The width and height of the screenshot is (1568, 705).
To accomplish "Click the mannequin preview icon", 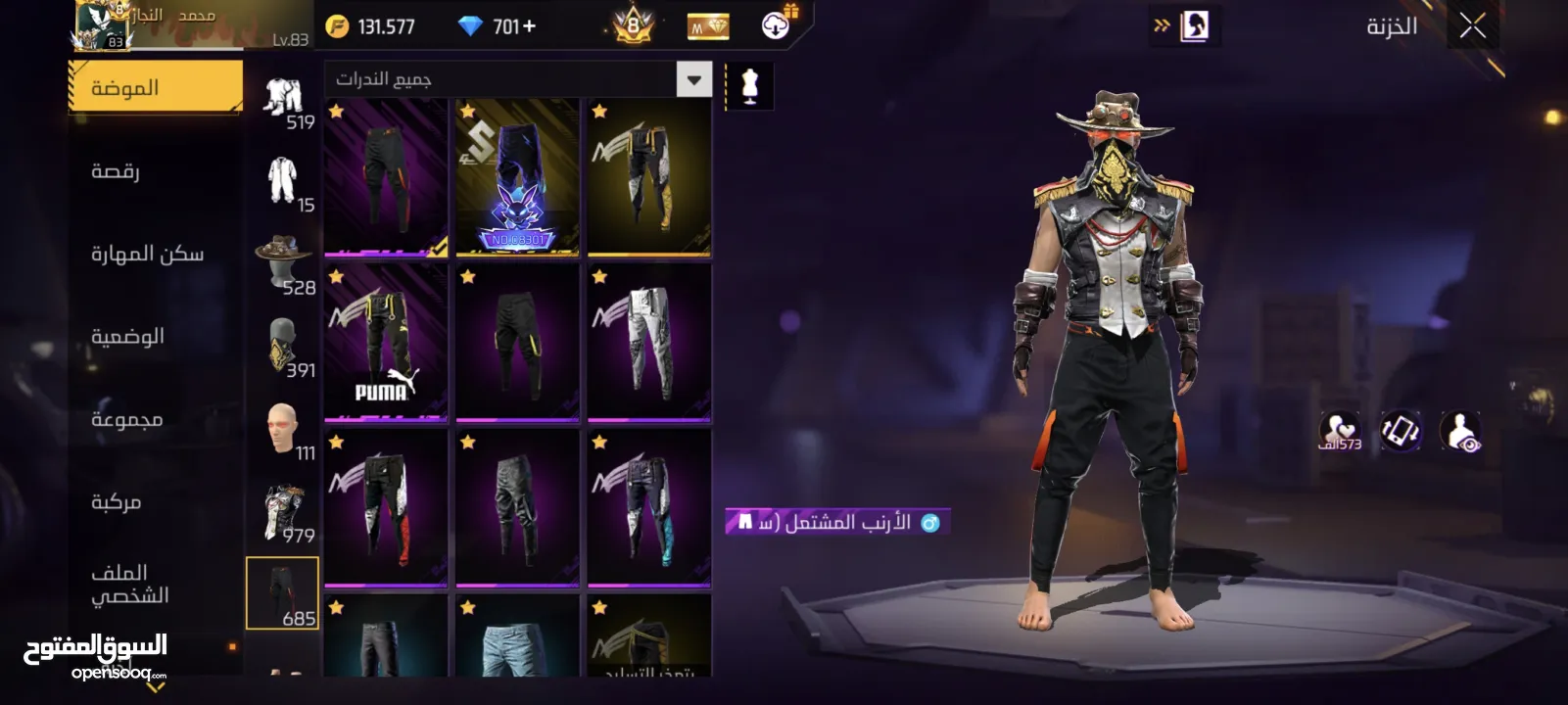I will click(x=750, y=86).
